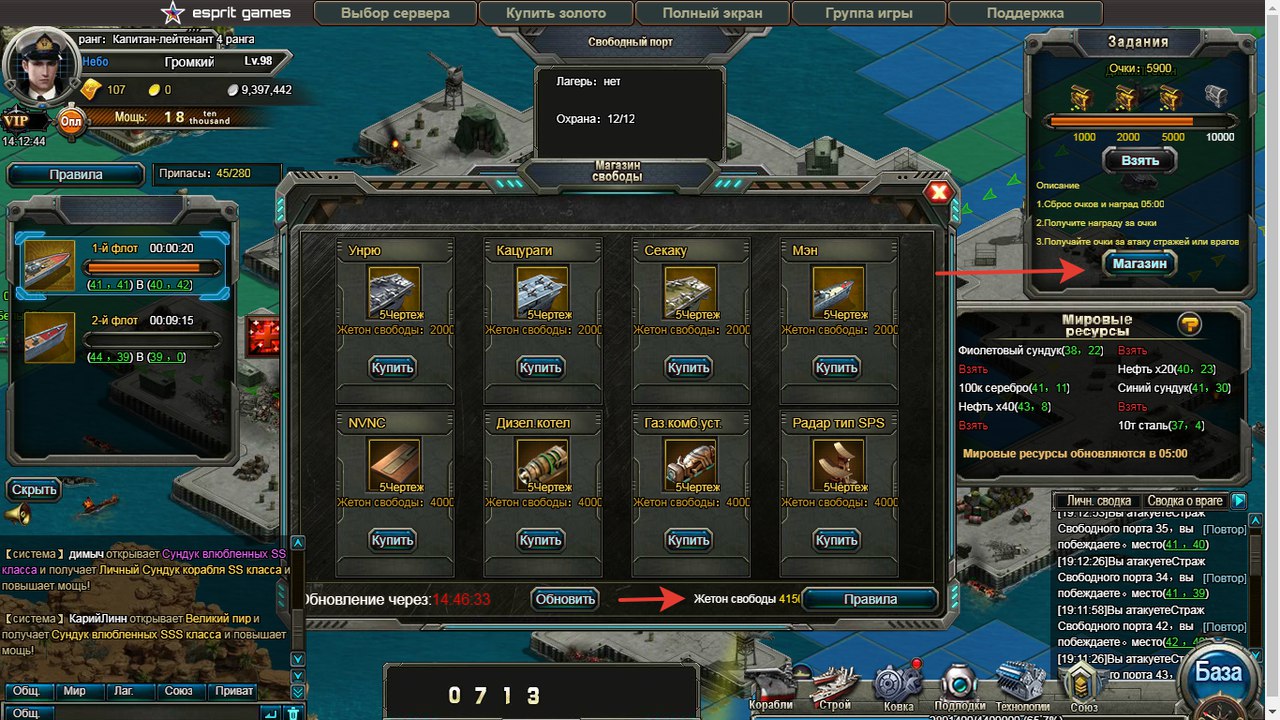Open the Выбор сервера top menu

pyautogui.click(x=395, y=14)
